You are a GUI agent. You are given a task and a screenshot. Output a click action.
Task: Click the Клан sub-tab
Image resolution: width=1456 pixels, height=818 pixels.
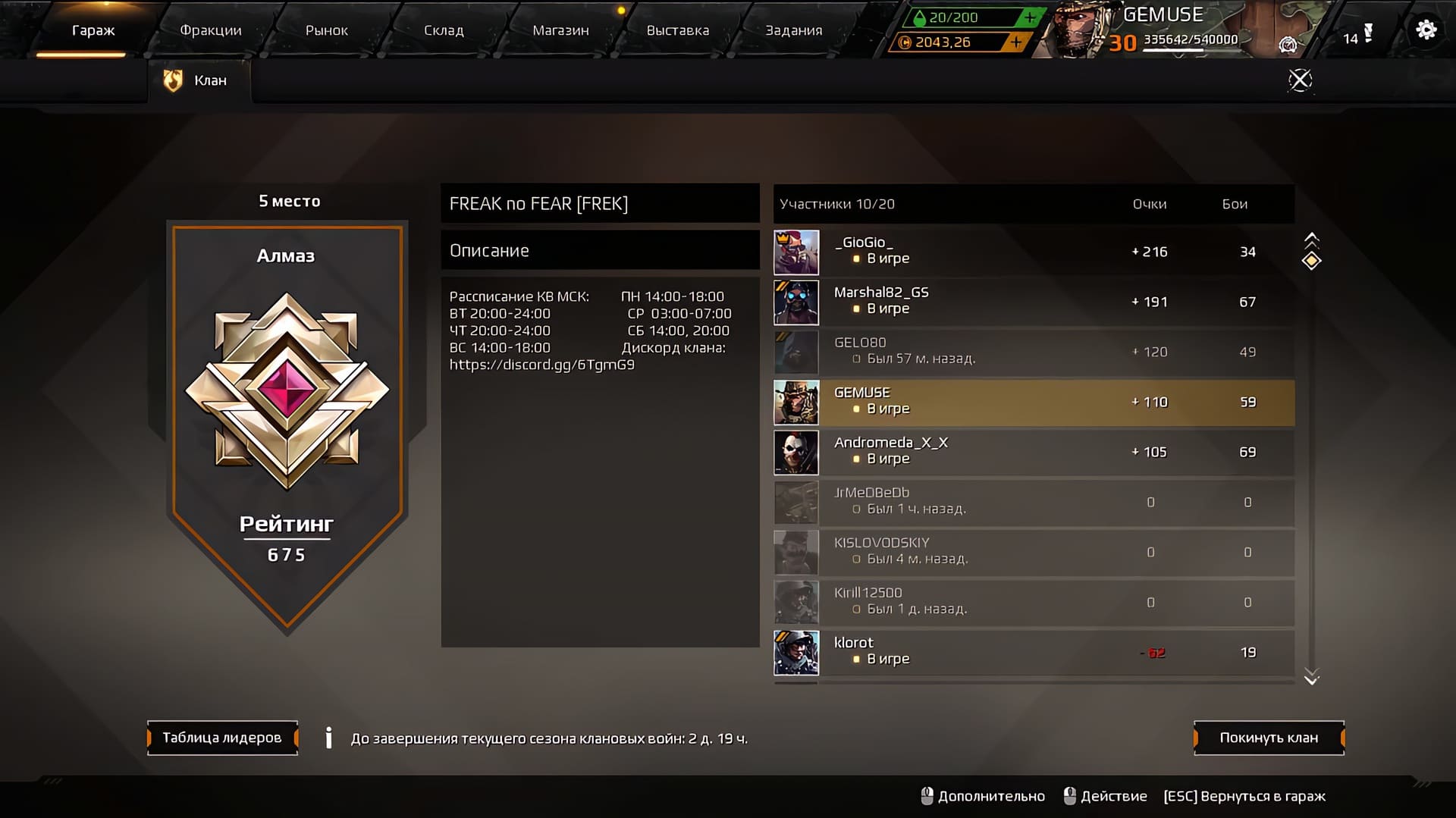click(199, 80)
